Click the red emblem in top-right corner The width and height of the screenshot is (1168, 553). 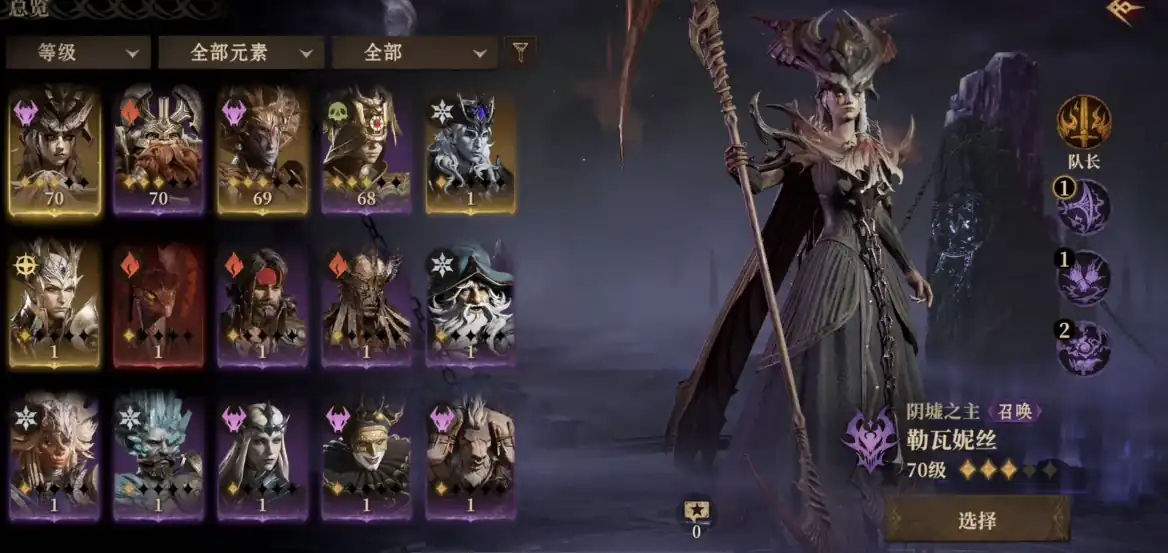pyautogui.click(x=1126, y=10)
